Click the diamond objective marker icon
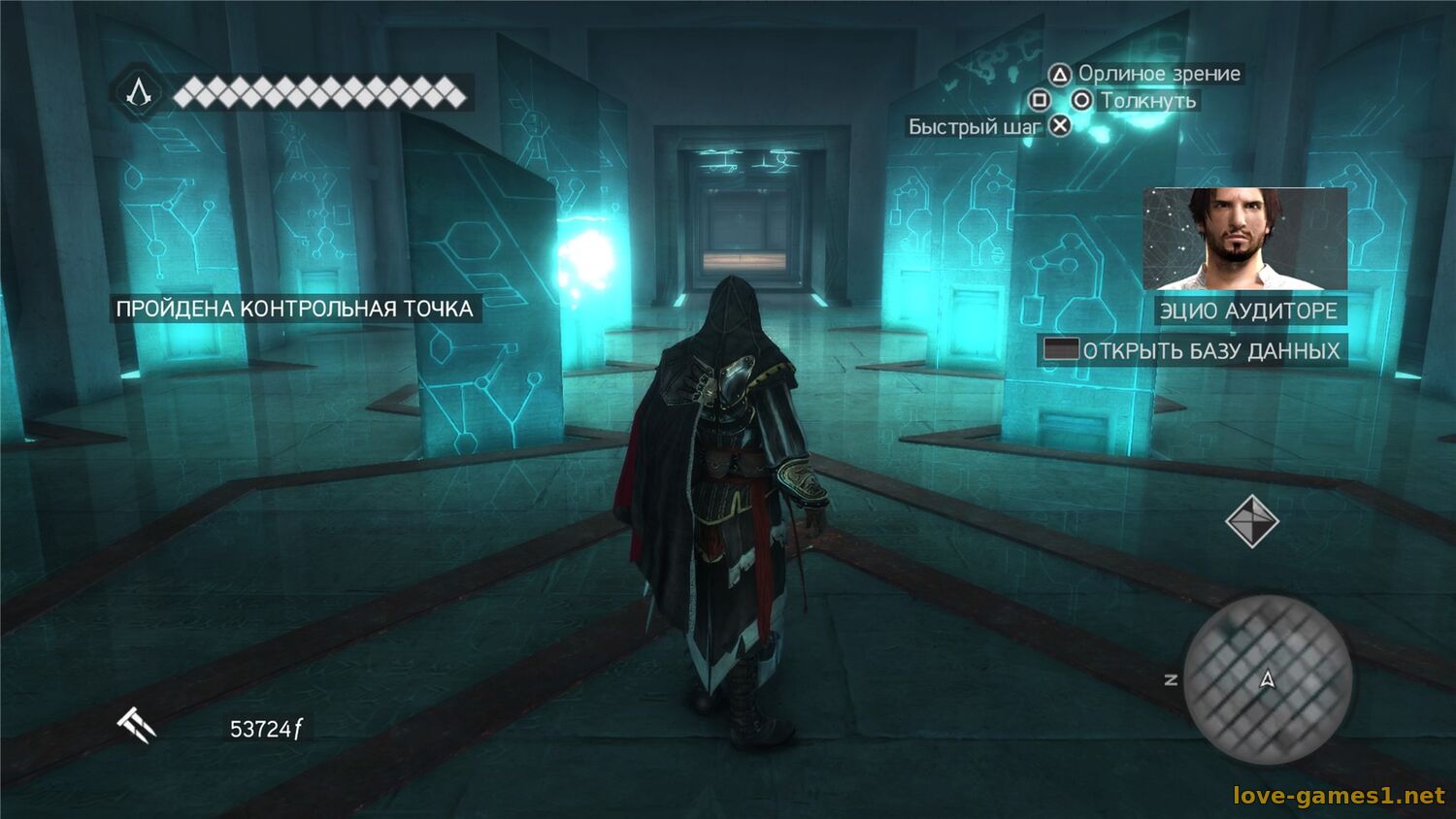The image size is (1456, 819). click(1251, 521)
